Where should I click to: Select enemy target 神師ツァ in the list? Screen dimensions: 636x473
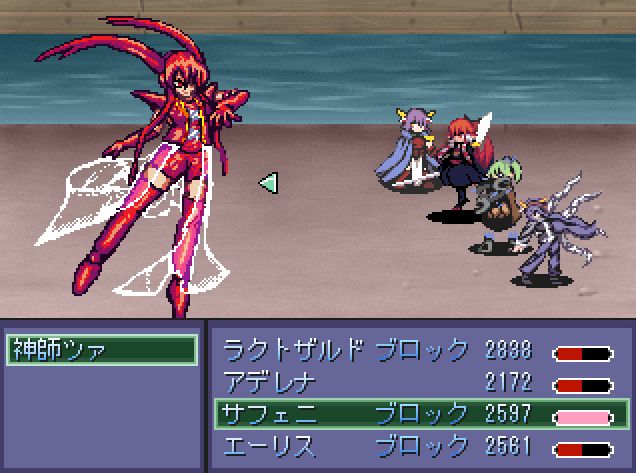coord(101,350)
